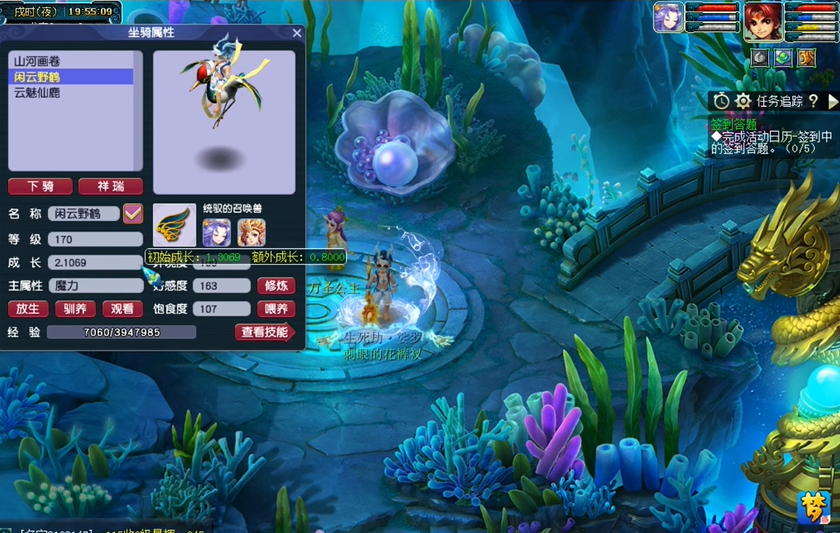
Task: Select the 云魅仙鹿 mount entry
Action: 38,92
